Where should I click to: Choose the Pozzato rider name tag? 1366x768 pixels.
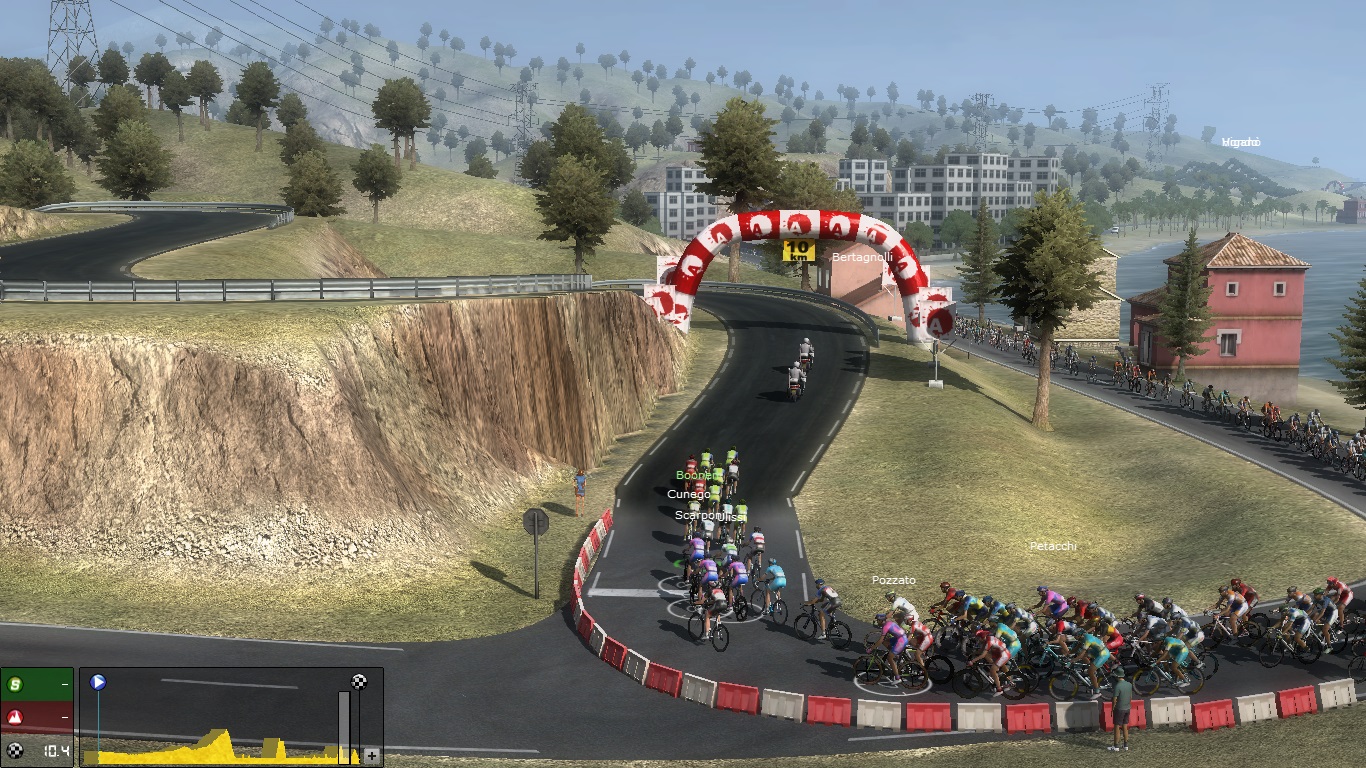click(x=893, y=580)
